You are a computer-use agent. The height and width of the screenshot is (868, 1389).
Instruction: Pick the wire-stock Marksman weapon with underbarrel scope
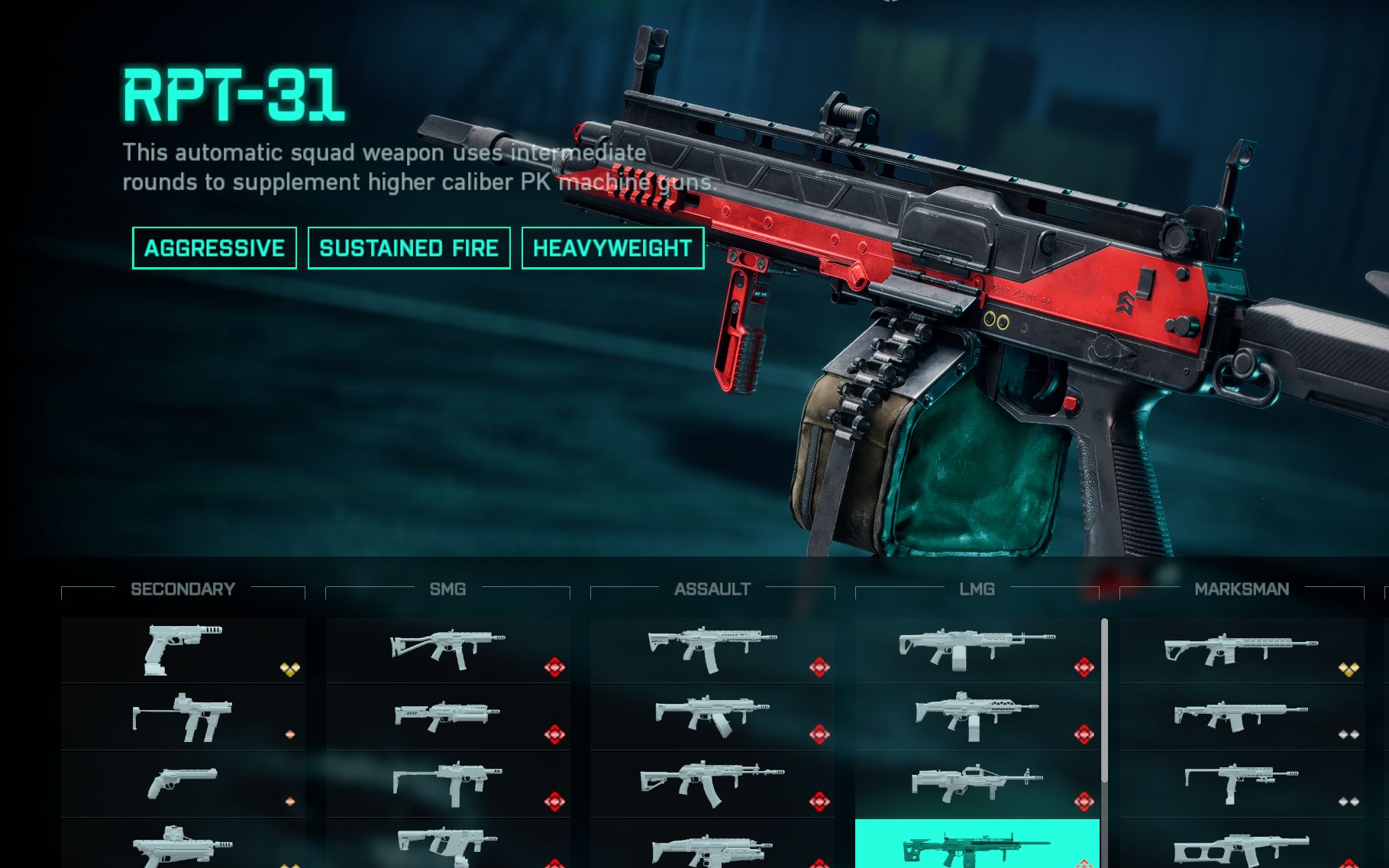click(x=1242, y=783)
